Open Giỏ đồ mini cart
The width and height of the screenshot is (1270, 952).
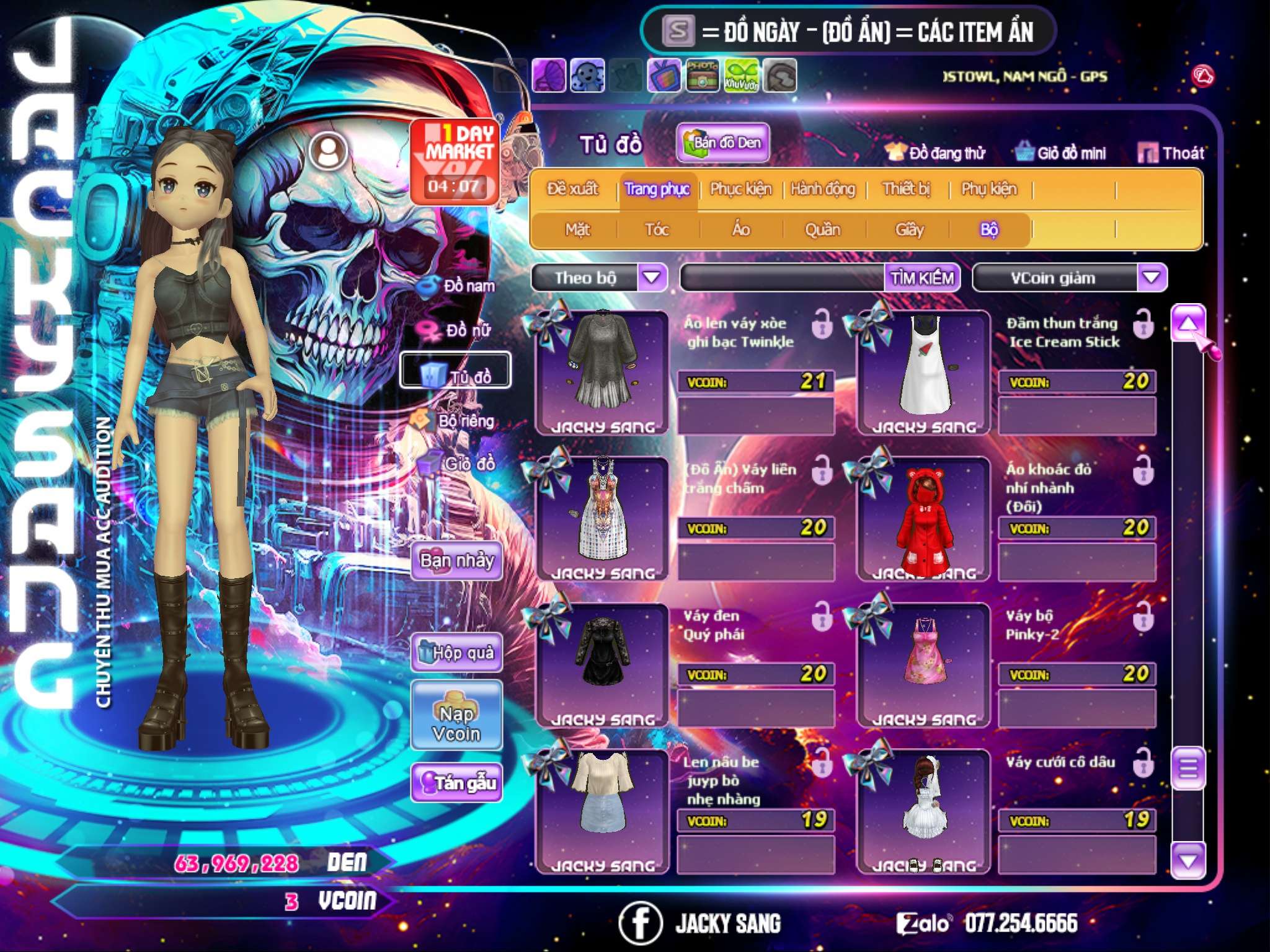[1061, 153]
